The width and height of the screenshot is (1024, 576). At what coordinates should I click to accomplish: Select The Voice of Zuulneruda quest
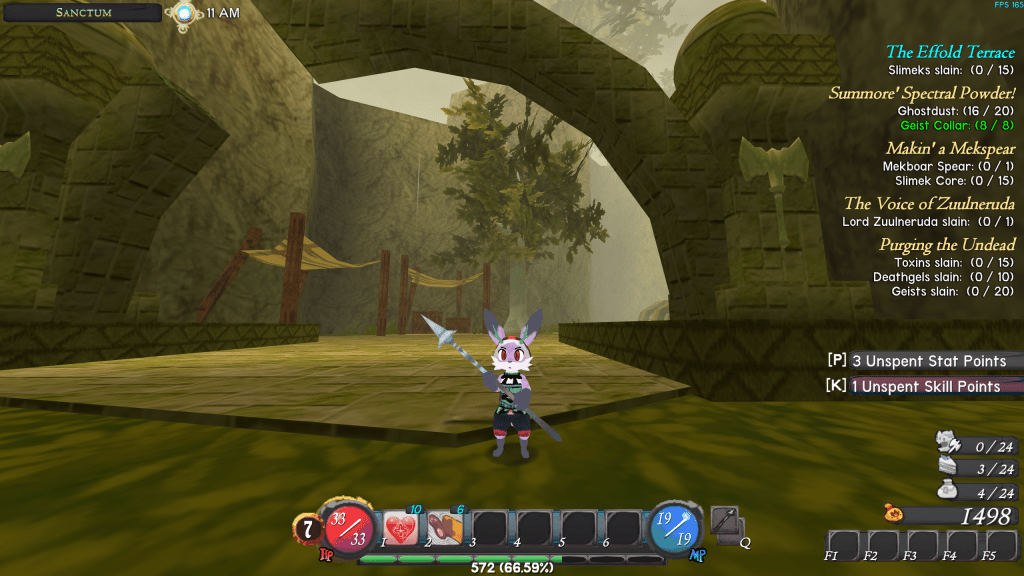click(929, 203)
